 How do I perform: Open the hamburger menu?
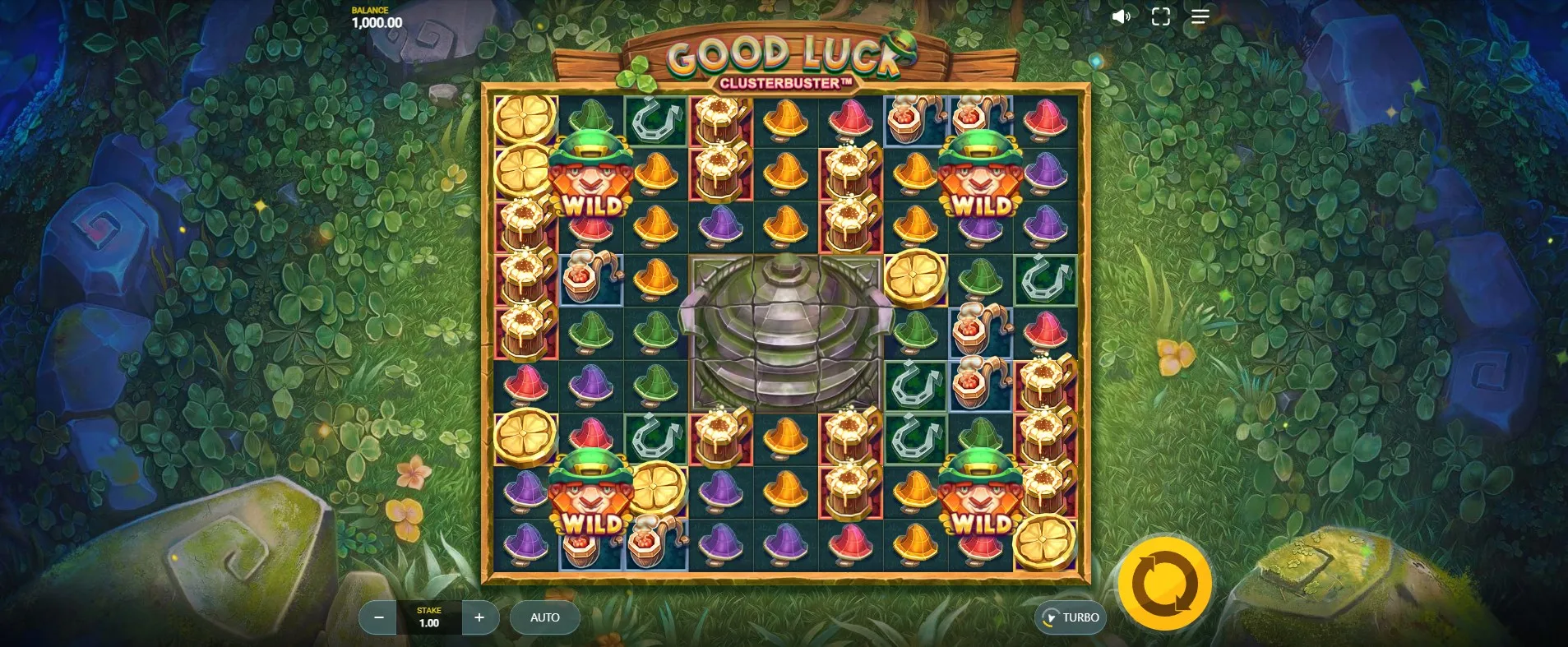pyautogui.click(x=1200, y=16)
